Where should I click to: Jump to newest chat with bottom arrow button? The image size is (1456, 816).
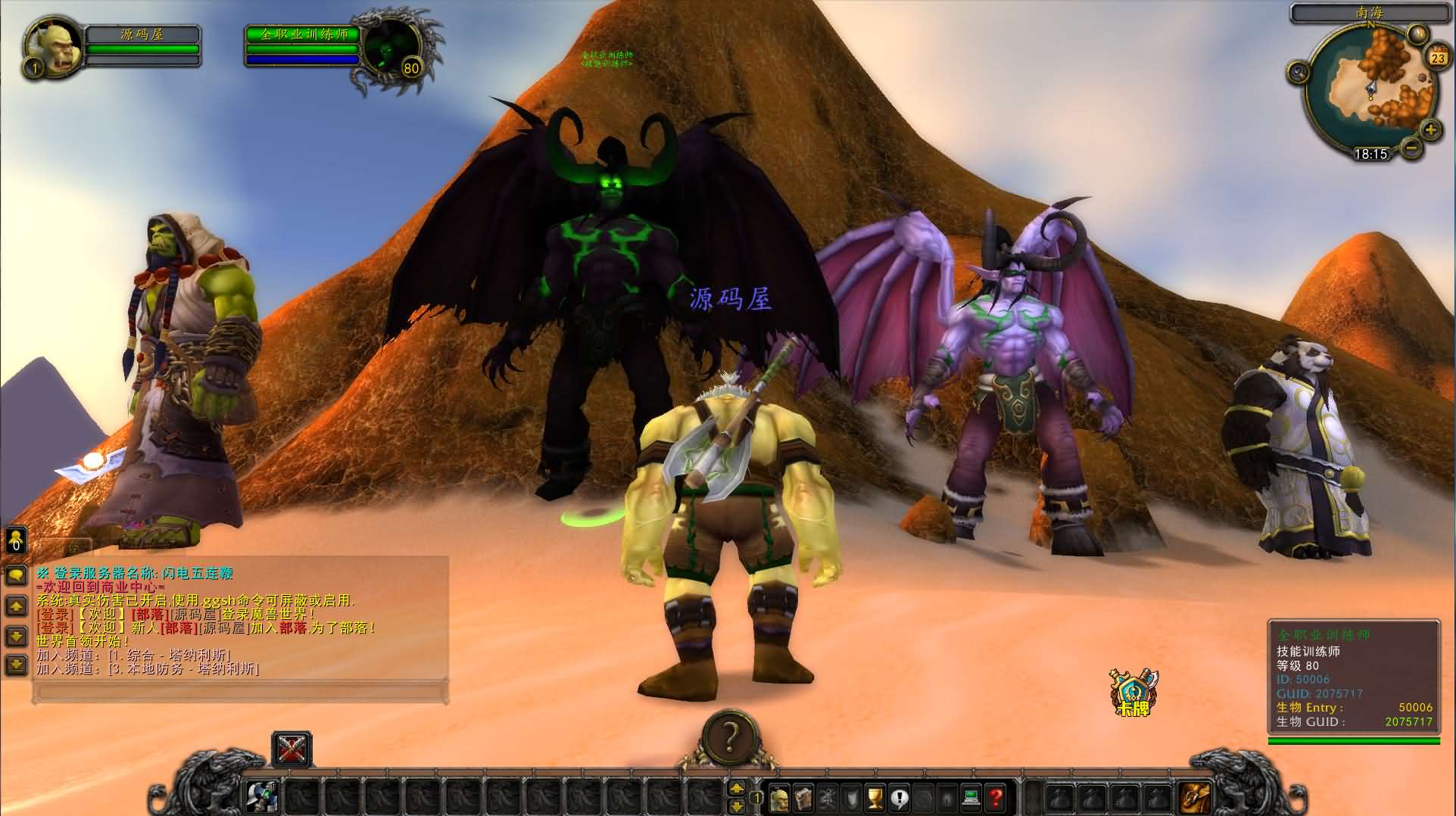pos(16,663)
